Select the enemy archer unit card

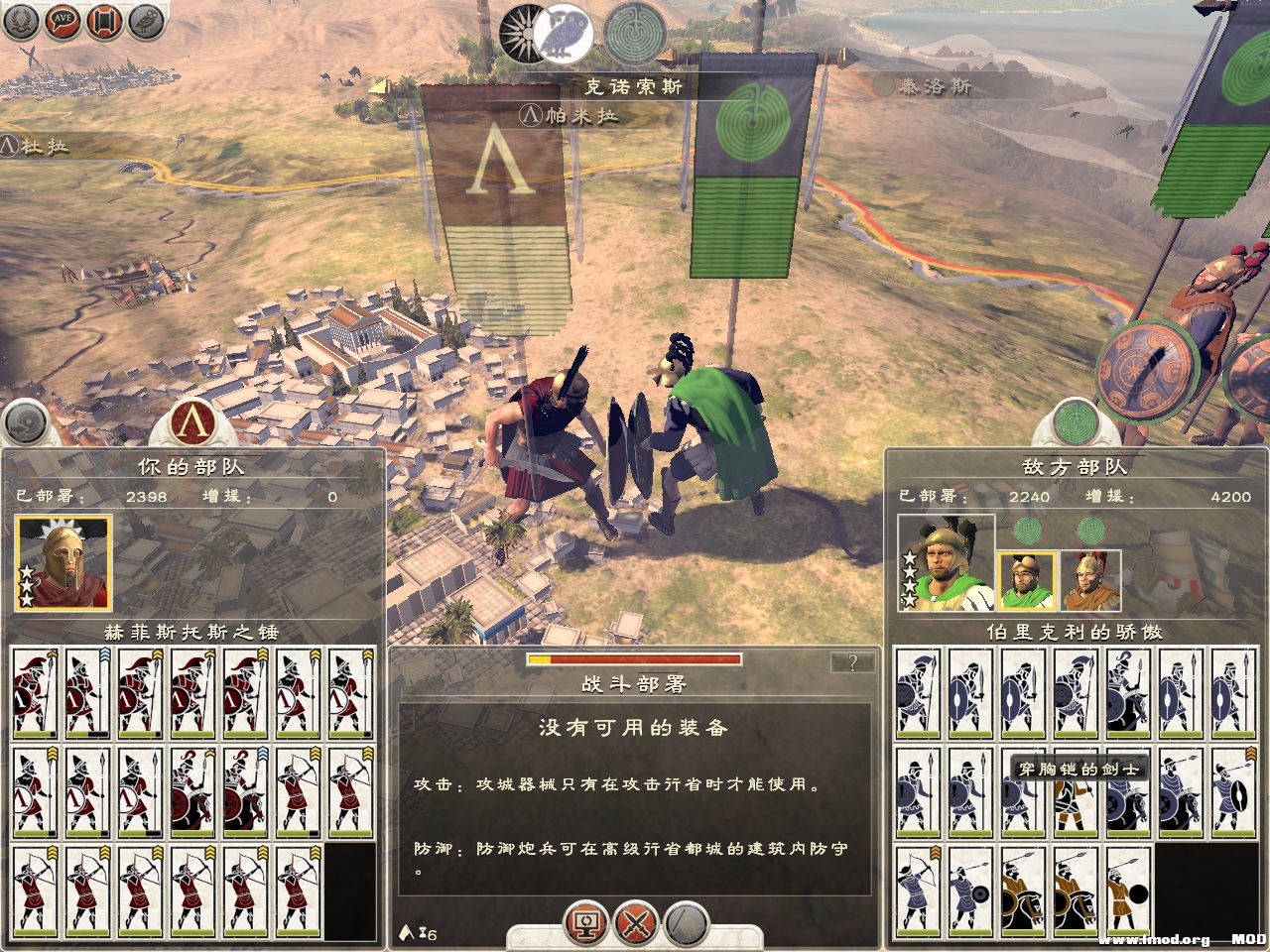918,890
